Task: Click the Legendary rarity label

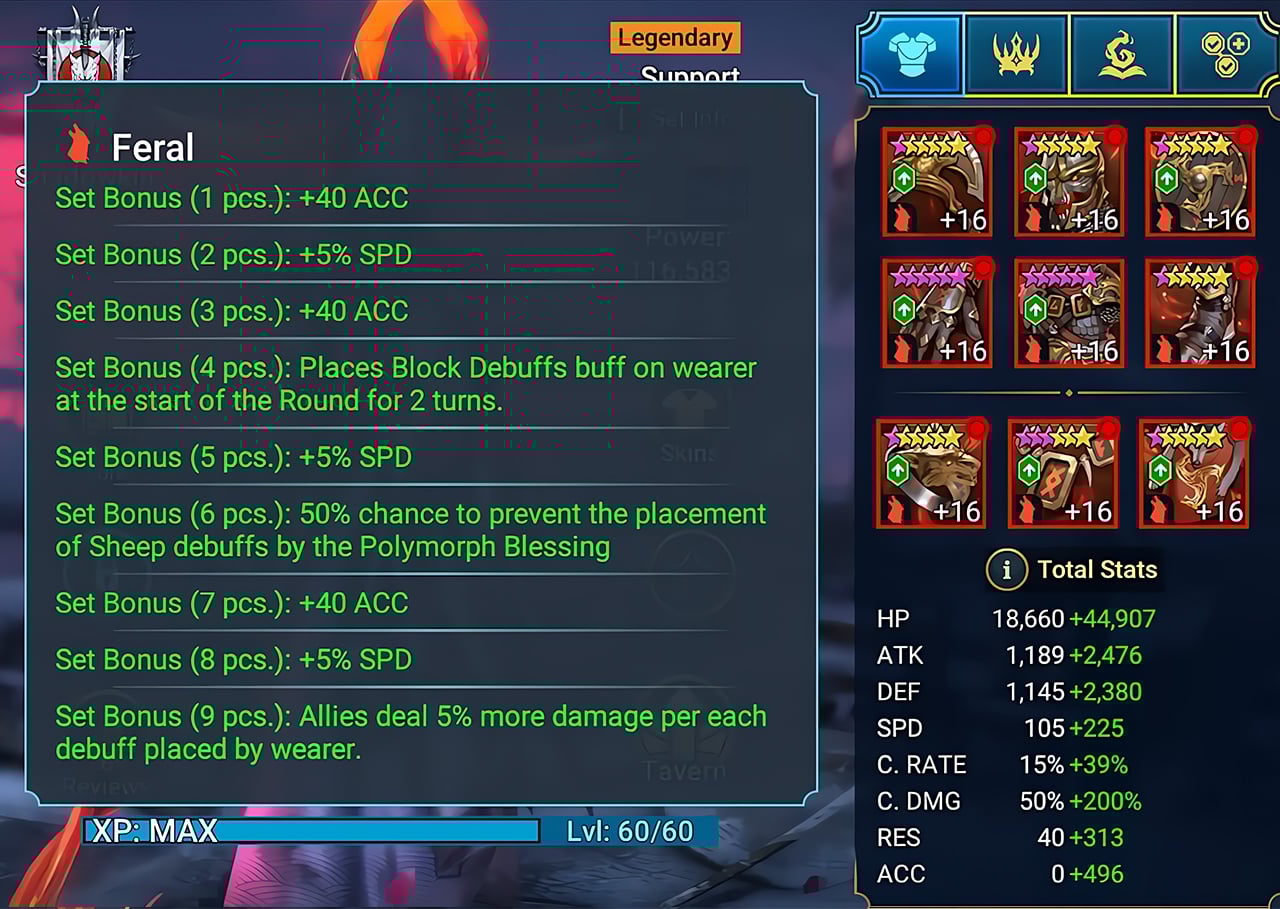Action: click(674, 38)
